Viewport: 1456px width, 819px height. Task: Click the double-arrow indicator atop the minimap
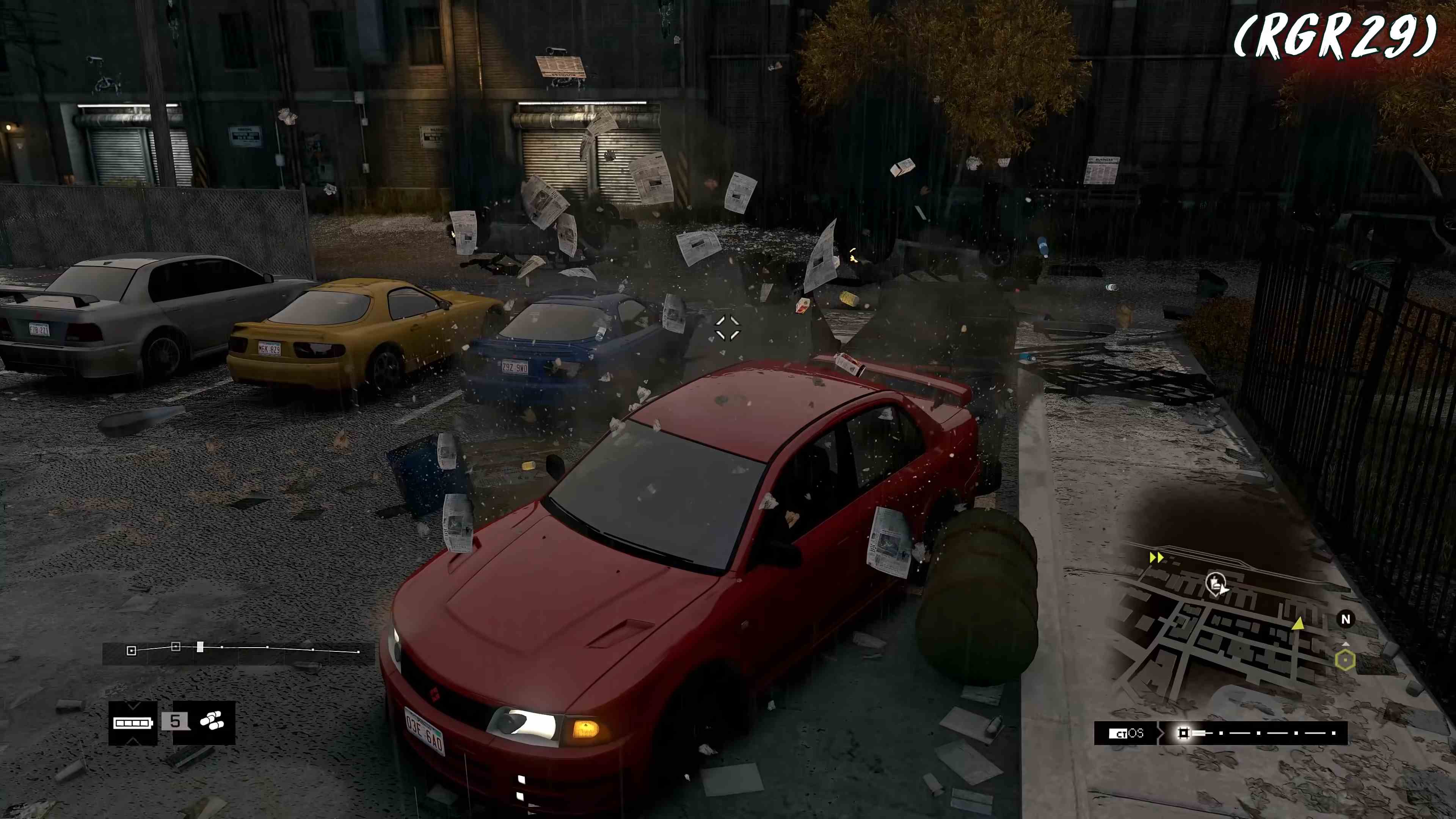point(1157,558)
